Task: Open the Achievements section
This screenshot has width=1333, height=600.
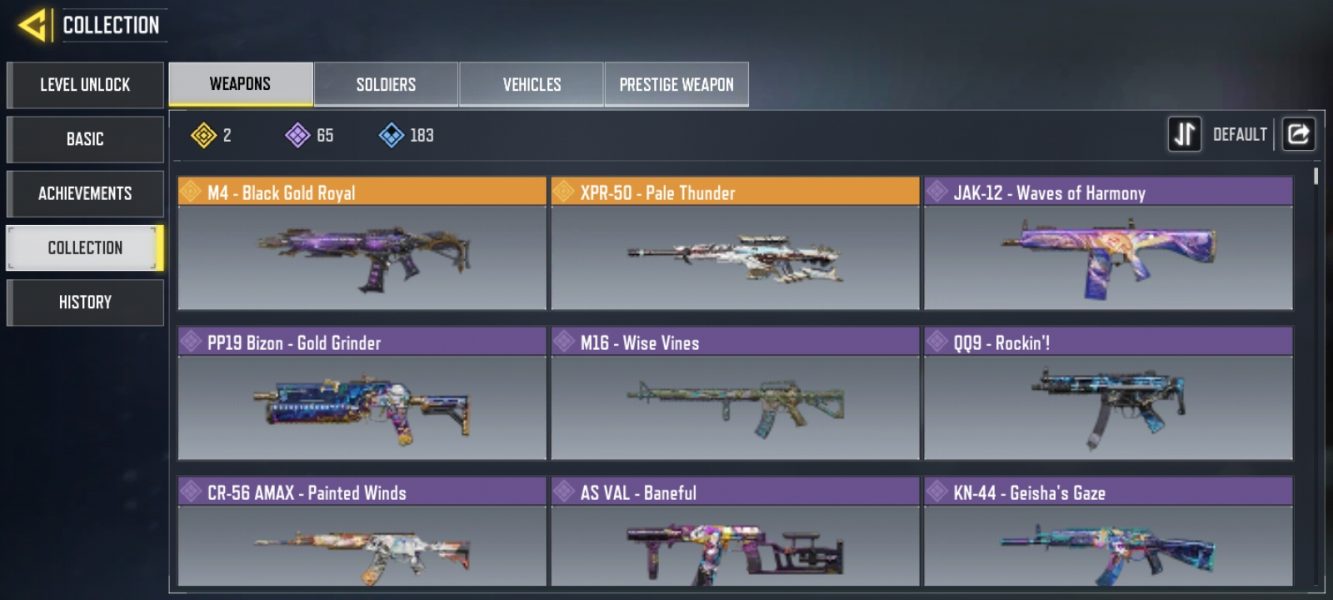Action: tap(85, 193)
